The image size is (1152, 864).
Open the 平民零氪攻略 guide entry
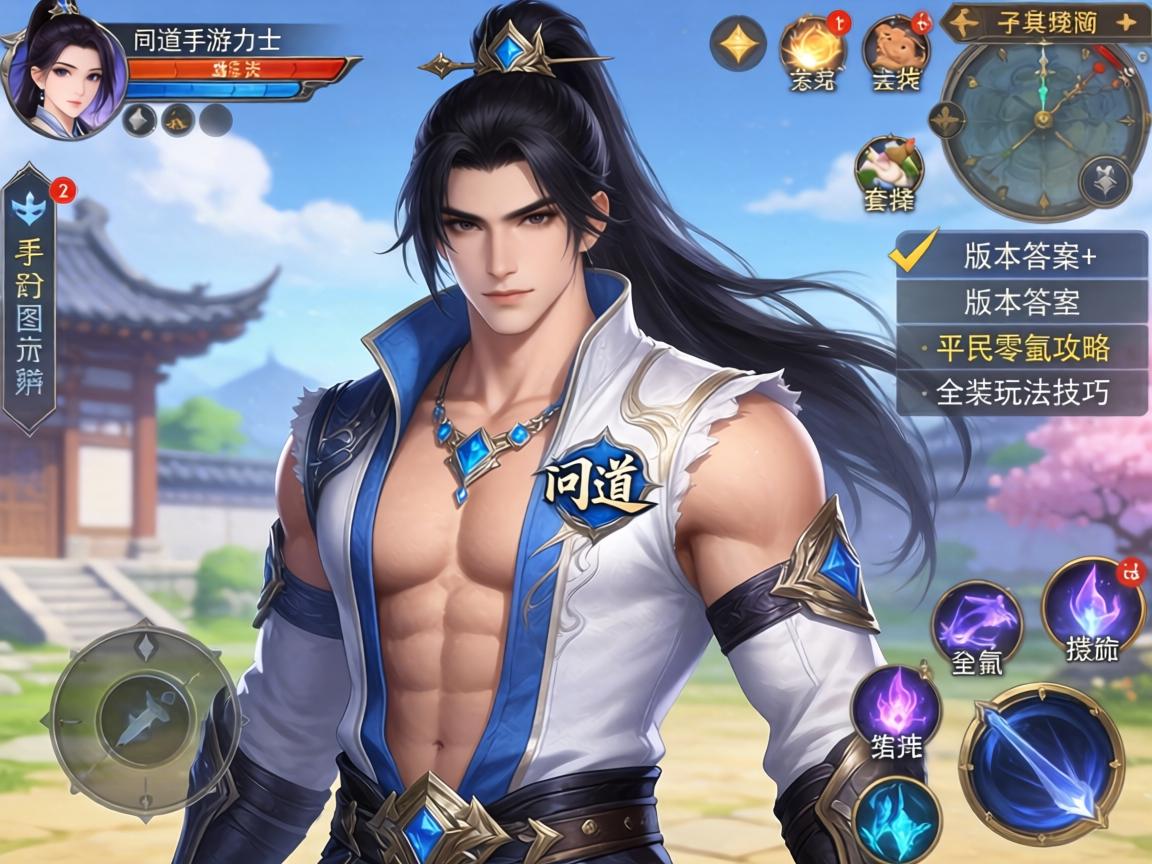tap(1022, 348)
